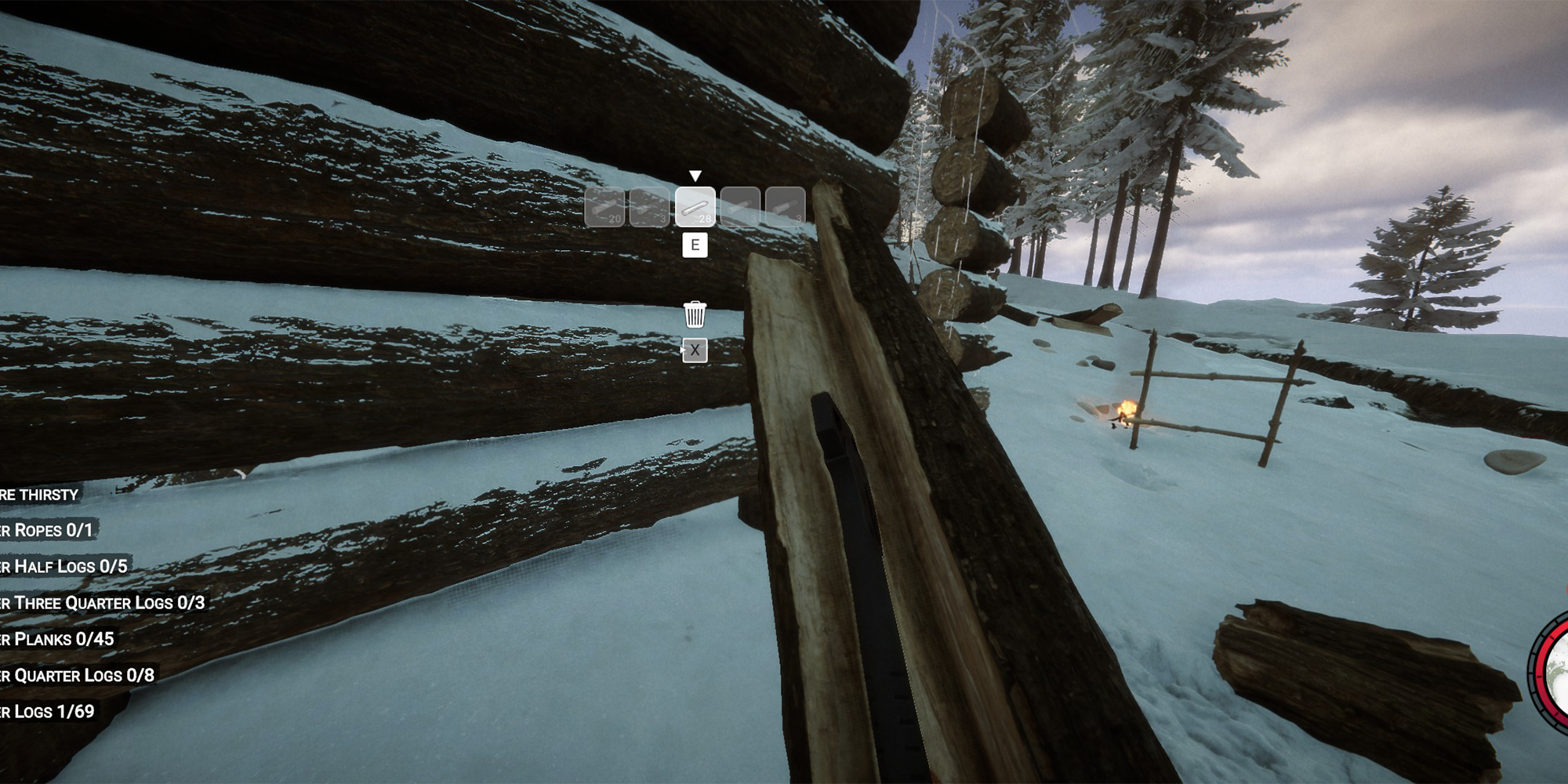The height and width of the screenshot is (784, 1568).
Task: Click the You Are Thirsty warning text
Action: click(37, 496)
